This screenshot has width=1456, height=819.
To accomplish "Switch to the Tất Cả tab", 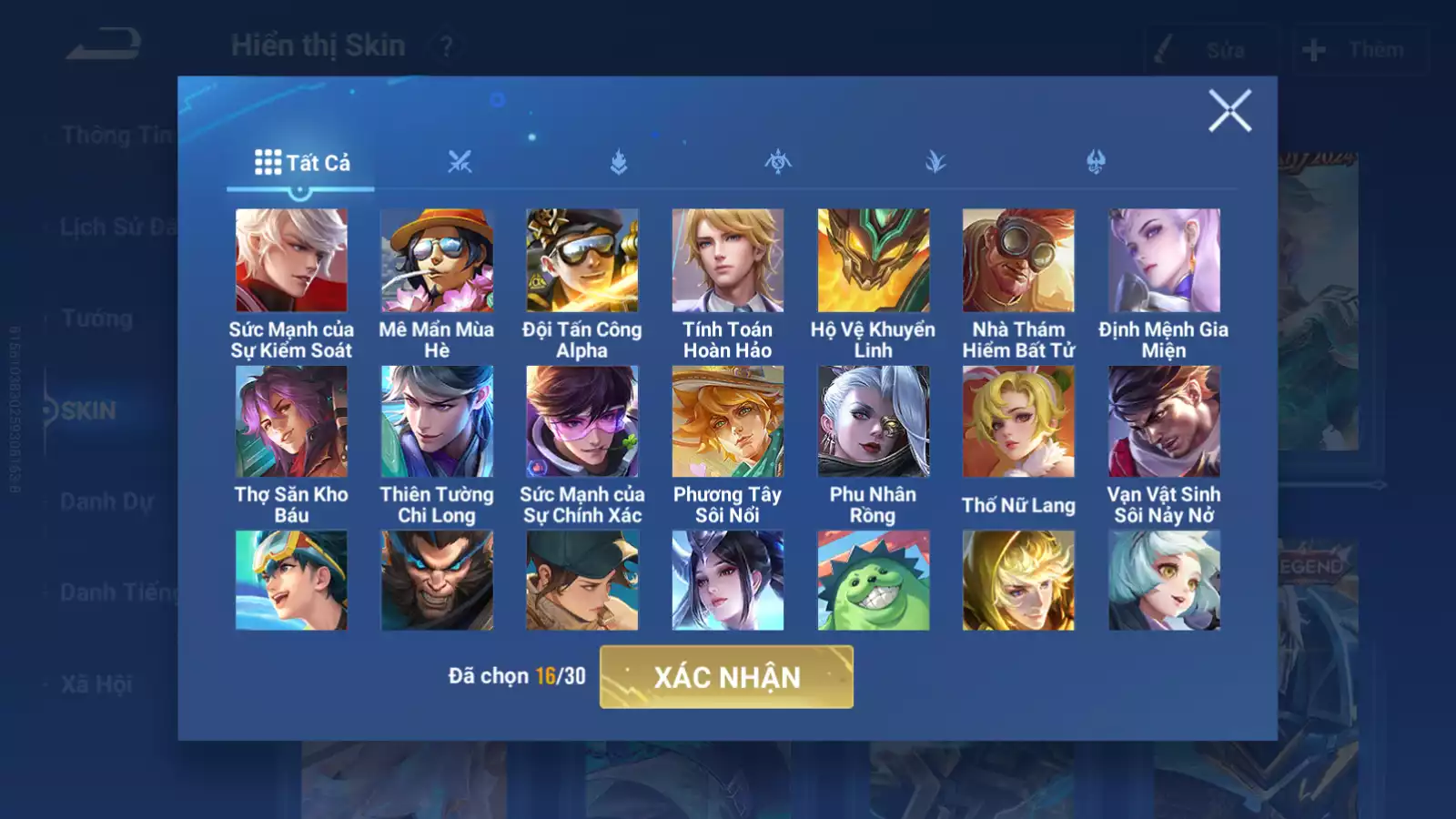I will coord(301,163).
